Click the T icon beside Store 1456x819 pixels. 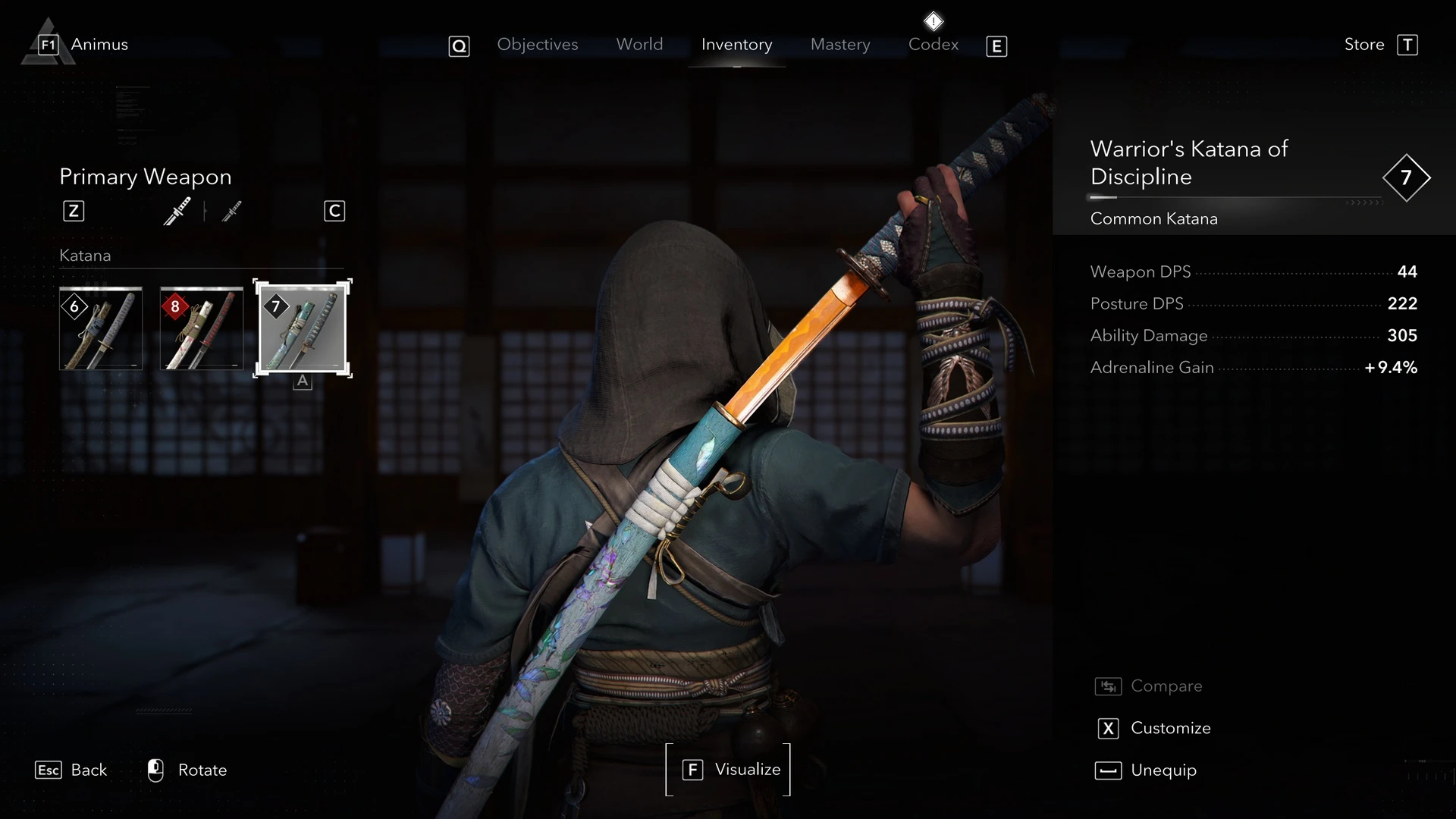1408,44
